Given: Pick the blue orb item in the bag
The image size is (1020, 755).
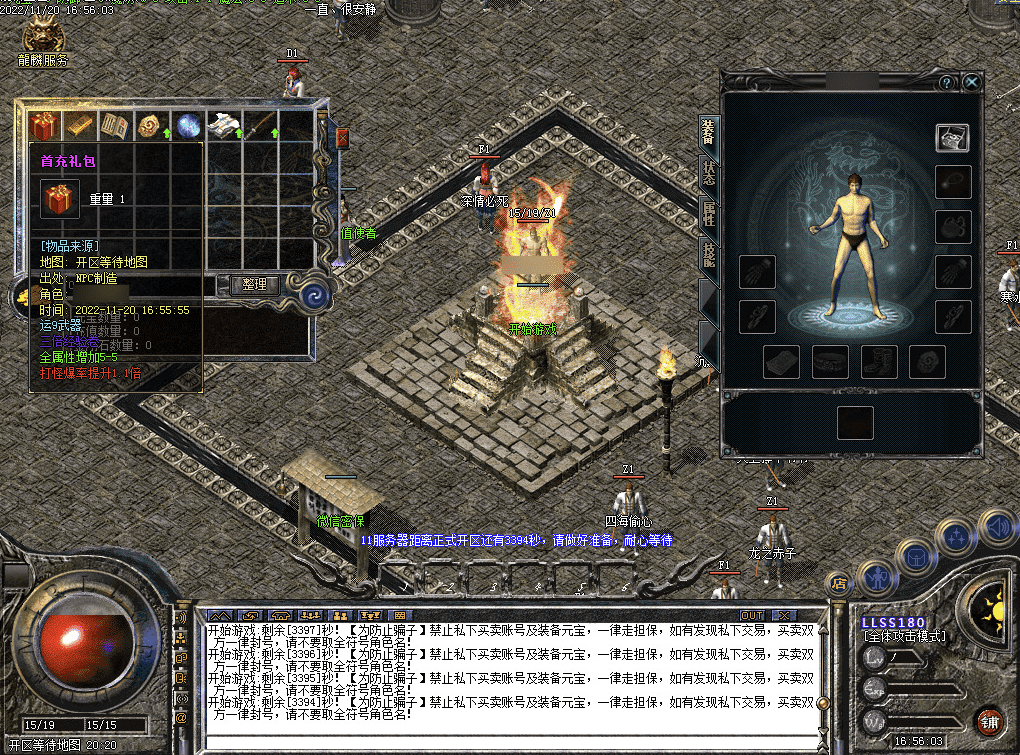Looking at the screenshot, I should click(187, 126).
